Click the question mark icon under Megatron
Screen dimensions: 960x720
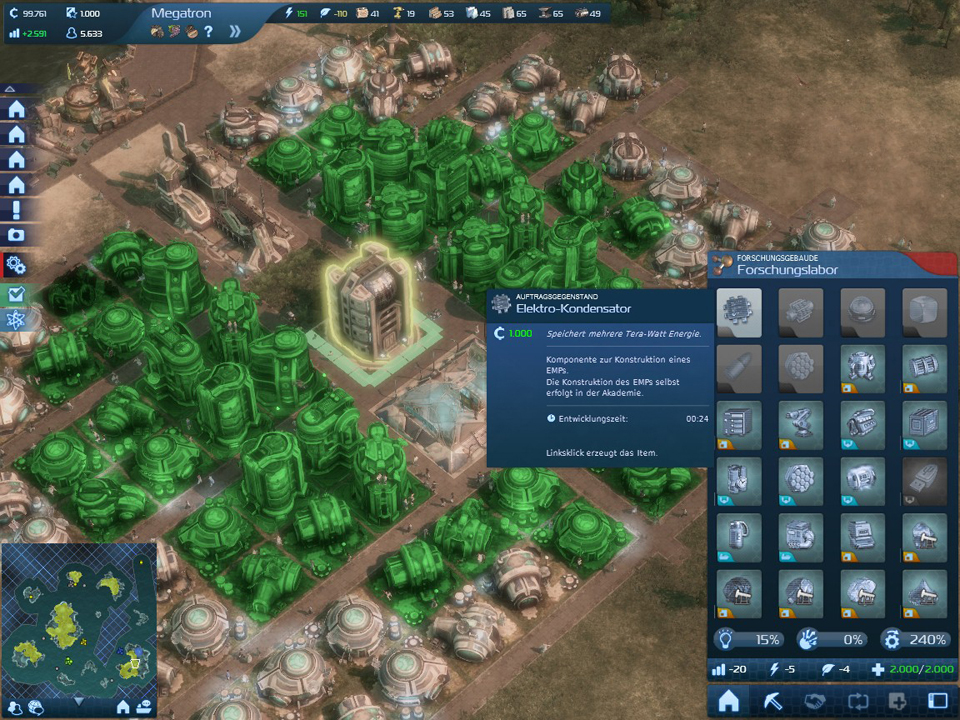coord(208,31)
